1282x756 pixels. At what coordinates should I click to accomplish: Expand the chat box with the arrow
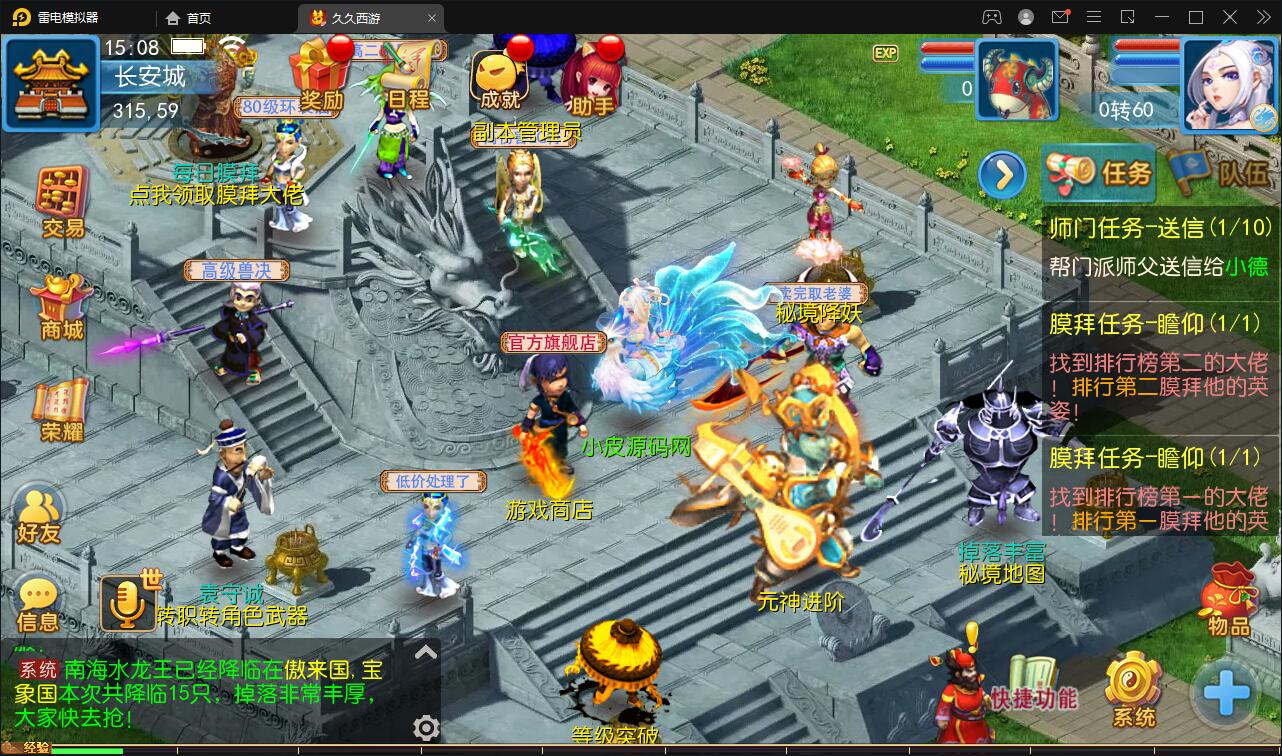click(426, 653)
